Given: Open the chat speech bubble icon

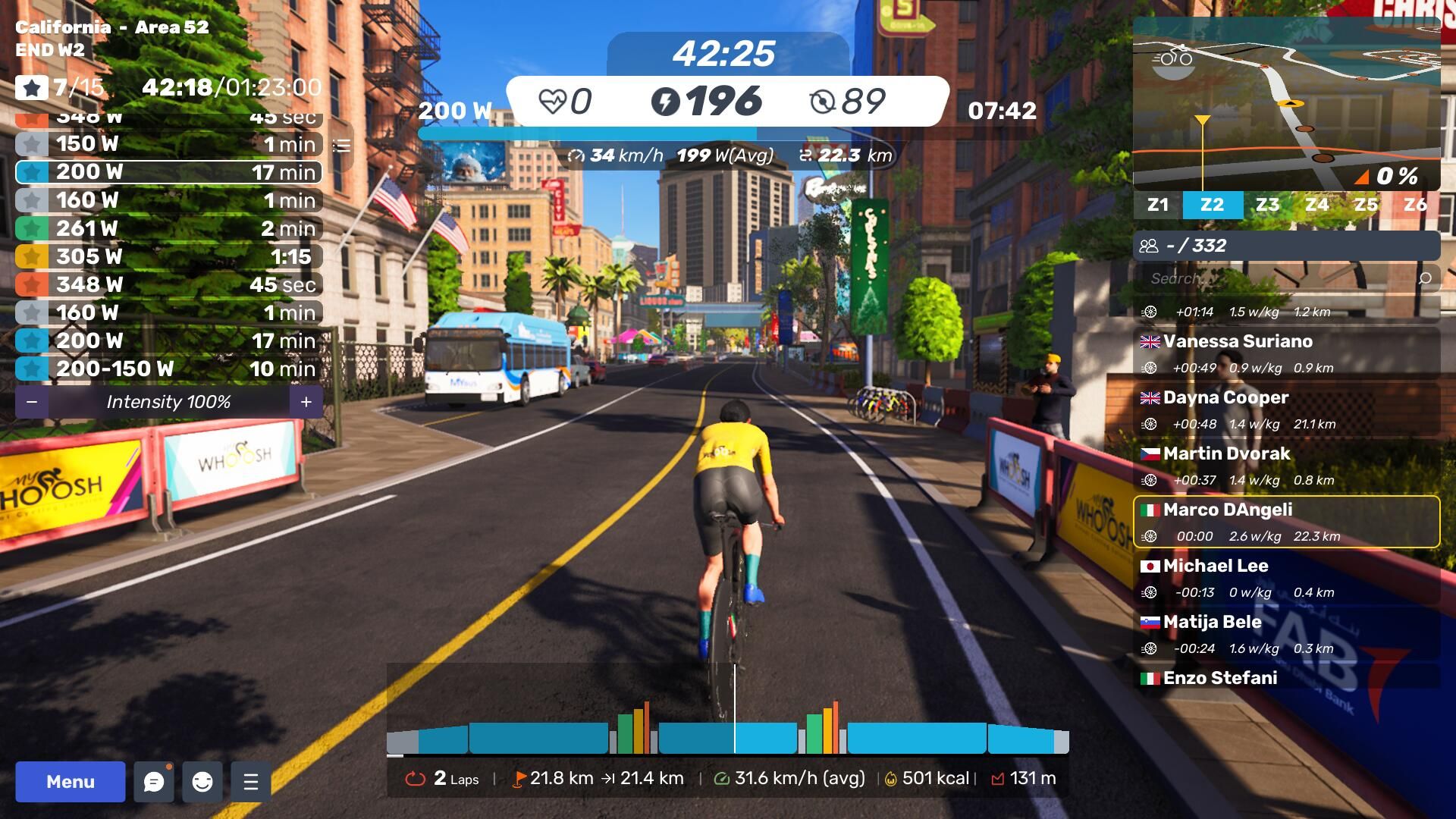Looking at the screenshot, I should [154, 782].
